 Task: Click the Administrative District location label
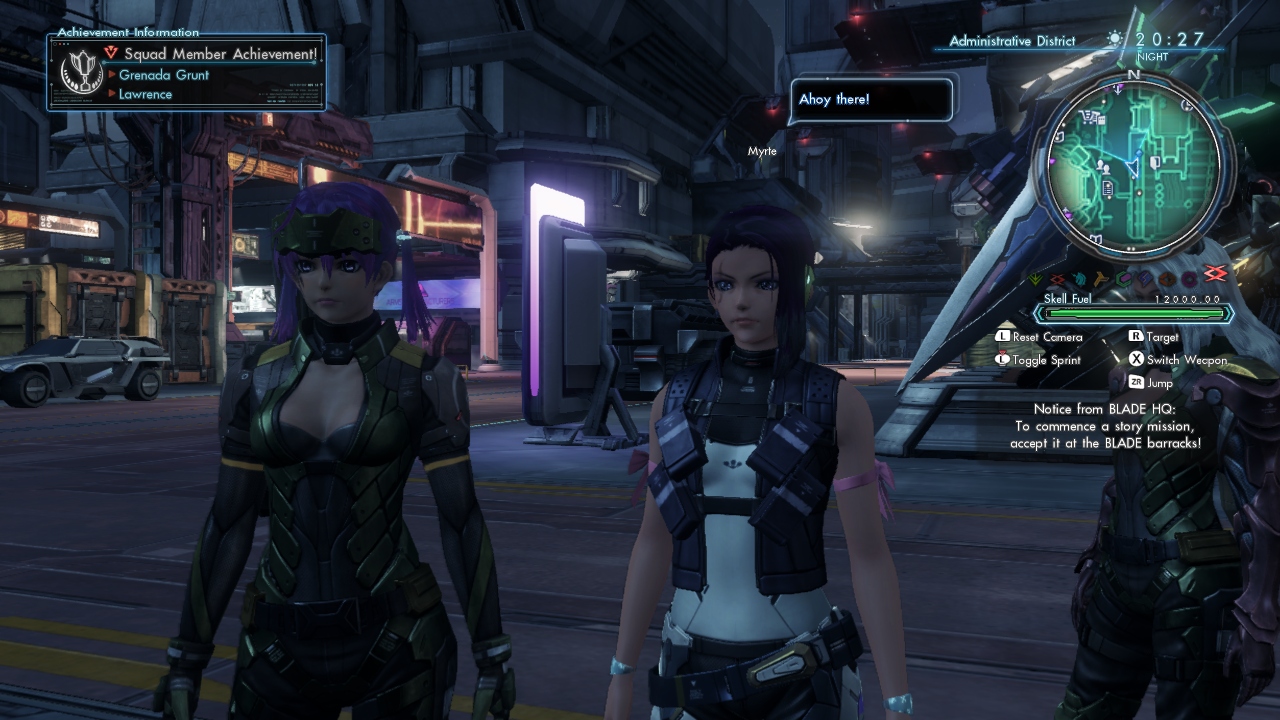pos(1012,41)
